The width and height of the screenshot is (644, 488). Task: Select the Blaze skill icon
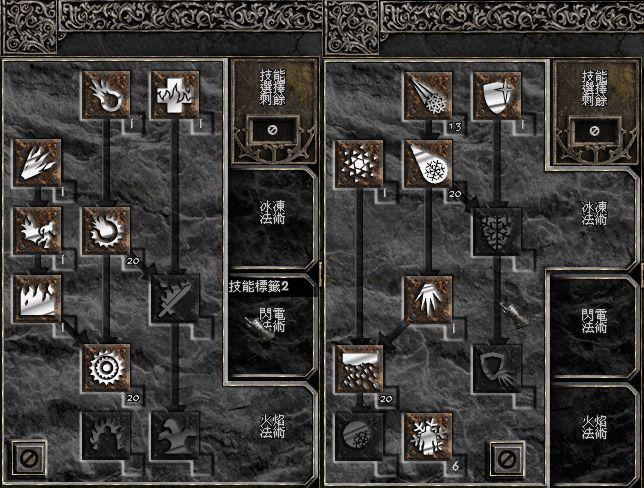click(x=38, y=228)
